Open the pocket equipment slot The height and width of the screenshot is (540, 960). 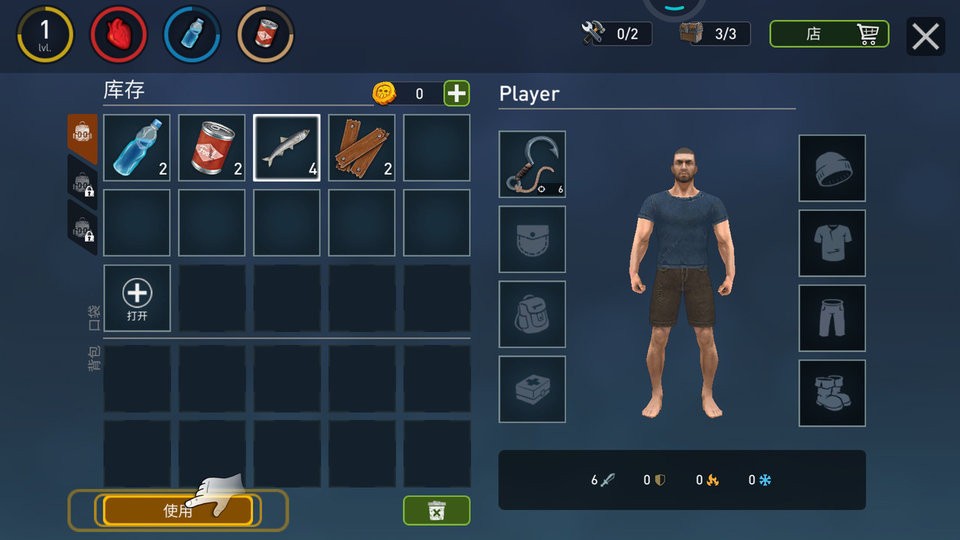pos(532,239)
